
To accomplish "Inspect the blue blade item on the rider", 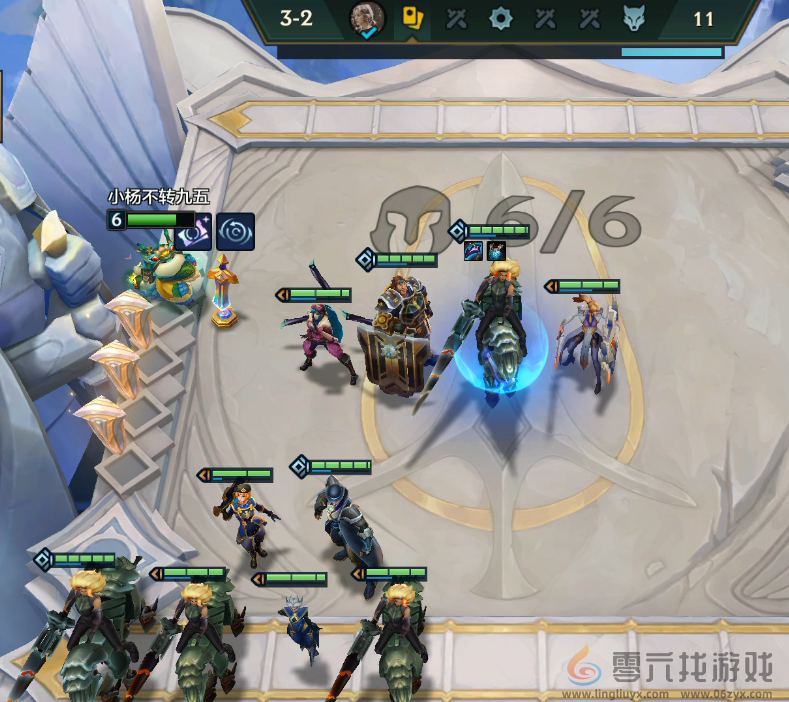I will click(474, 250).
